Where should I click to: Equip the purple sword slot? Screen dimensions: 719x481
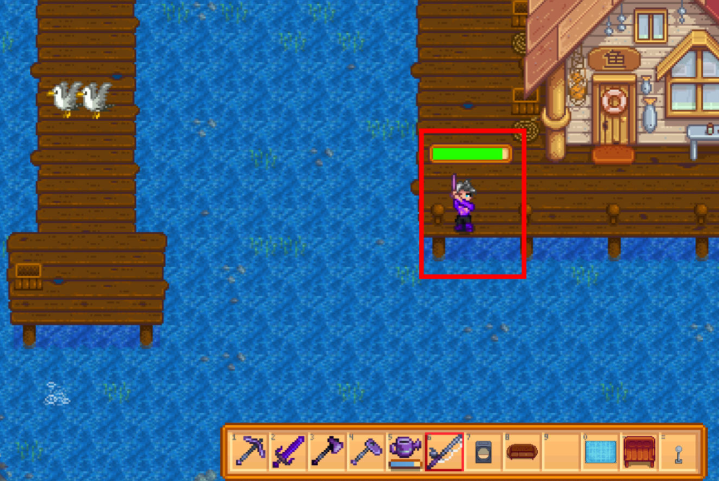[x=288, y=451]
